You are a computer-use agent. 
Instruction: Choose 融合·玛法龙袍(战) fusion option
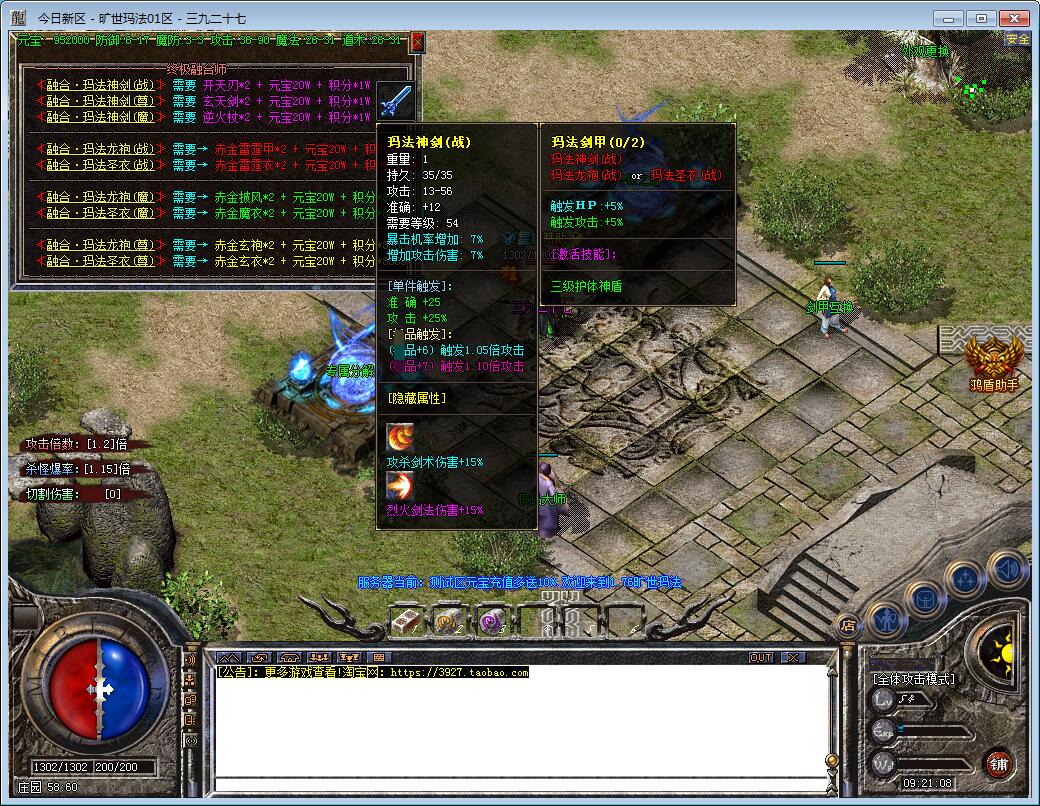coord(100,149)
